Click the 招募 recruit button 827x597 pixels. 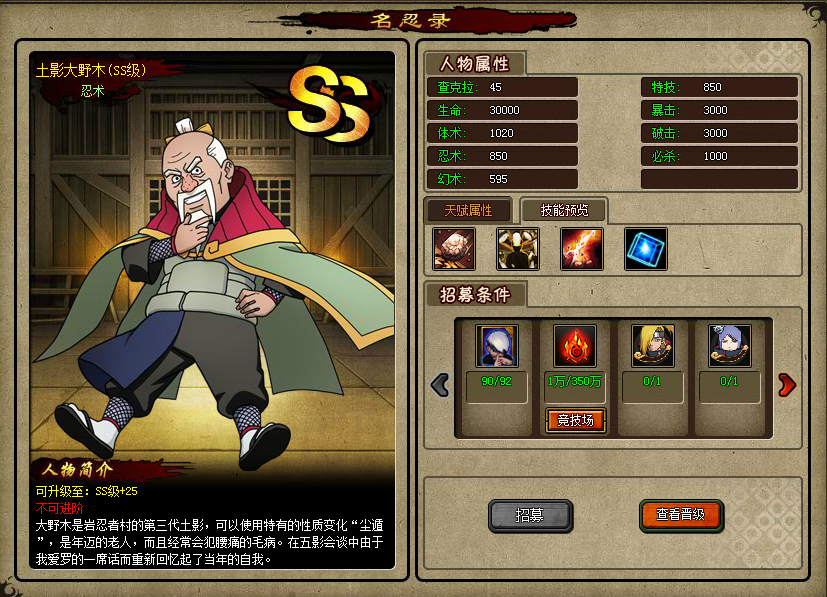click(530, 515)
